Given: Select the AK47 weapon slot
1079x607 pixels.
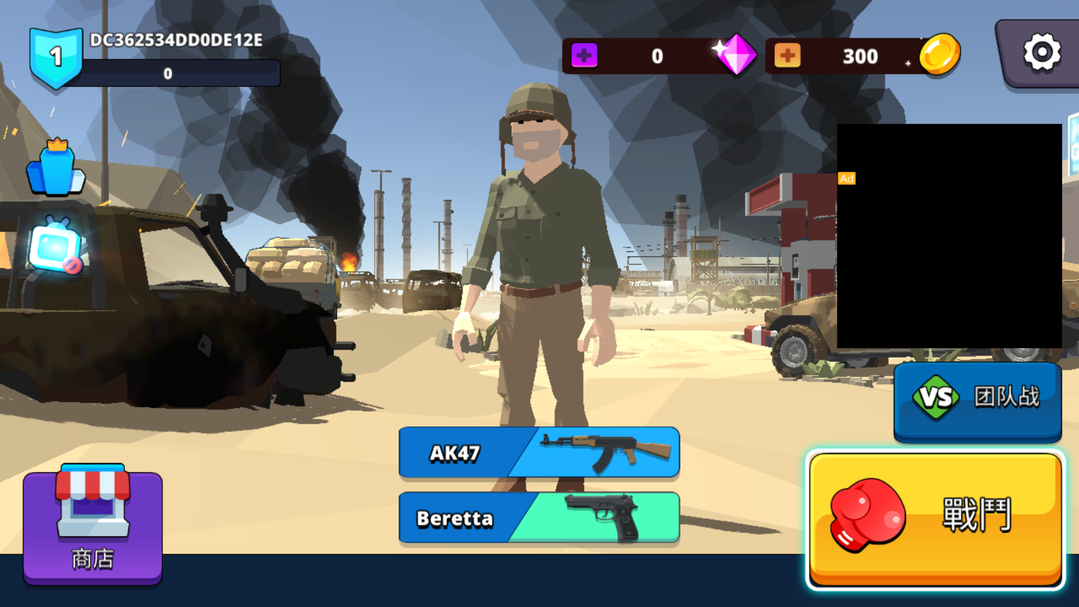Looking at the screenshot, I should point(539,453).
